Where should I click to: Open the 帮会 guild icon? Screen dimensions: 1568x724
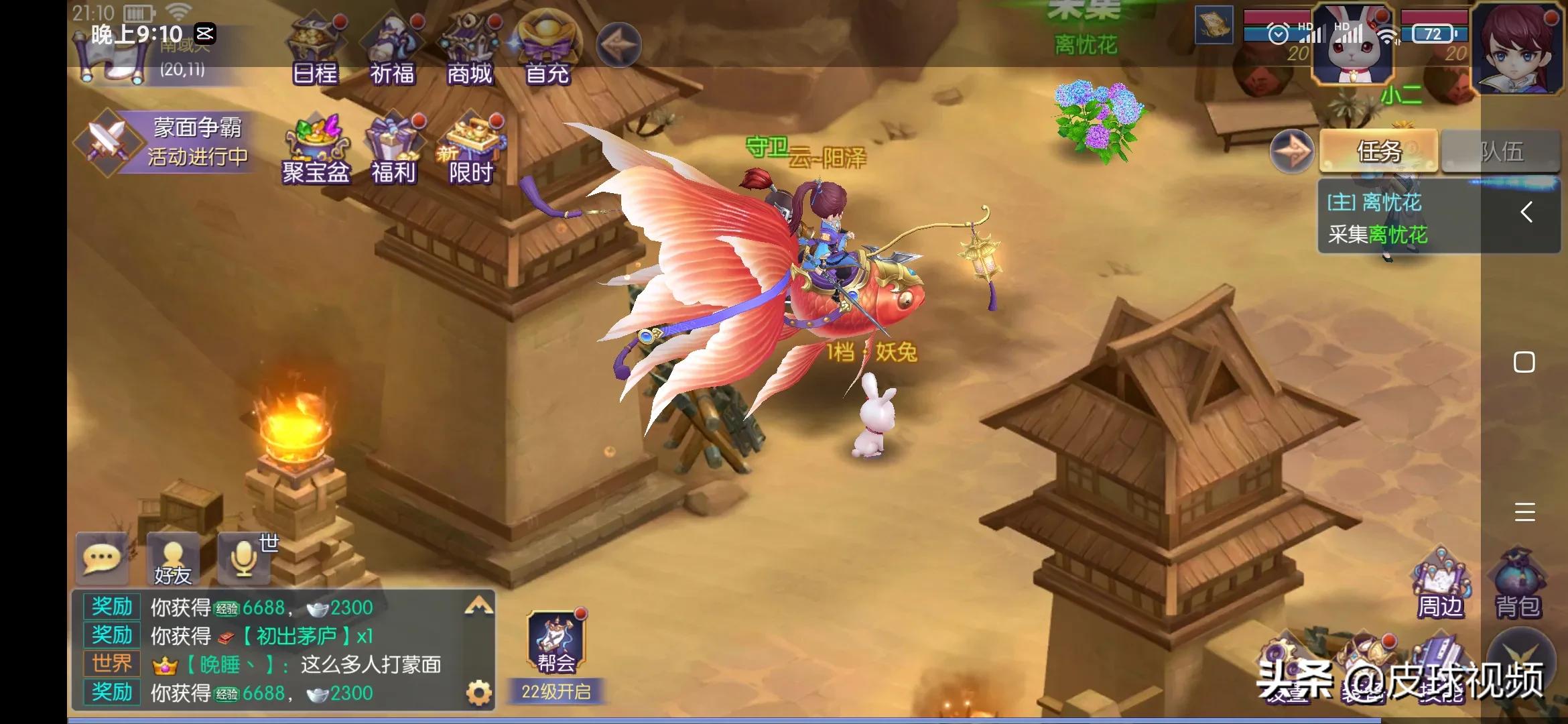(x=556, y=644)
